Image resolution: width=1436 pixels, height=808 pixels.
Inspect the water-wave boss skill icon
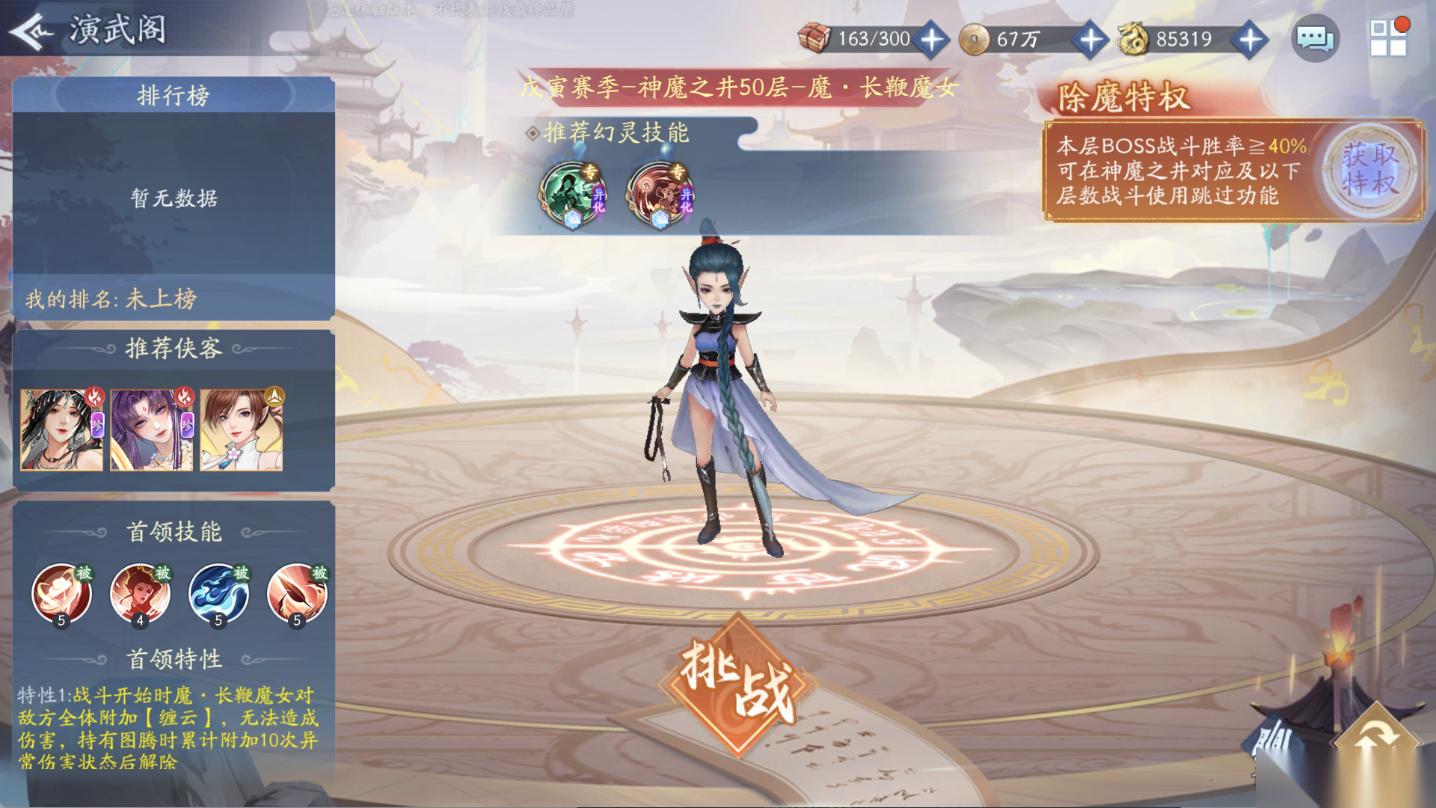(x=220, y=592)
